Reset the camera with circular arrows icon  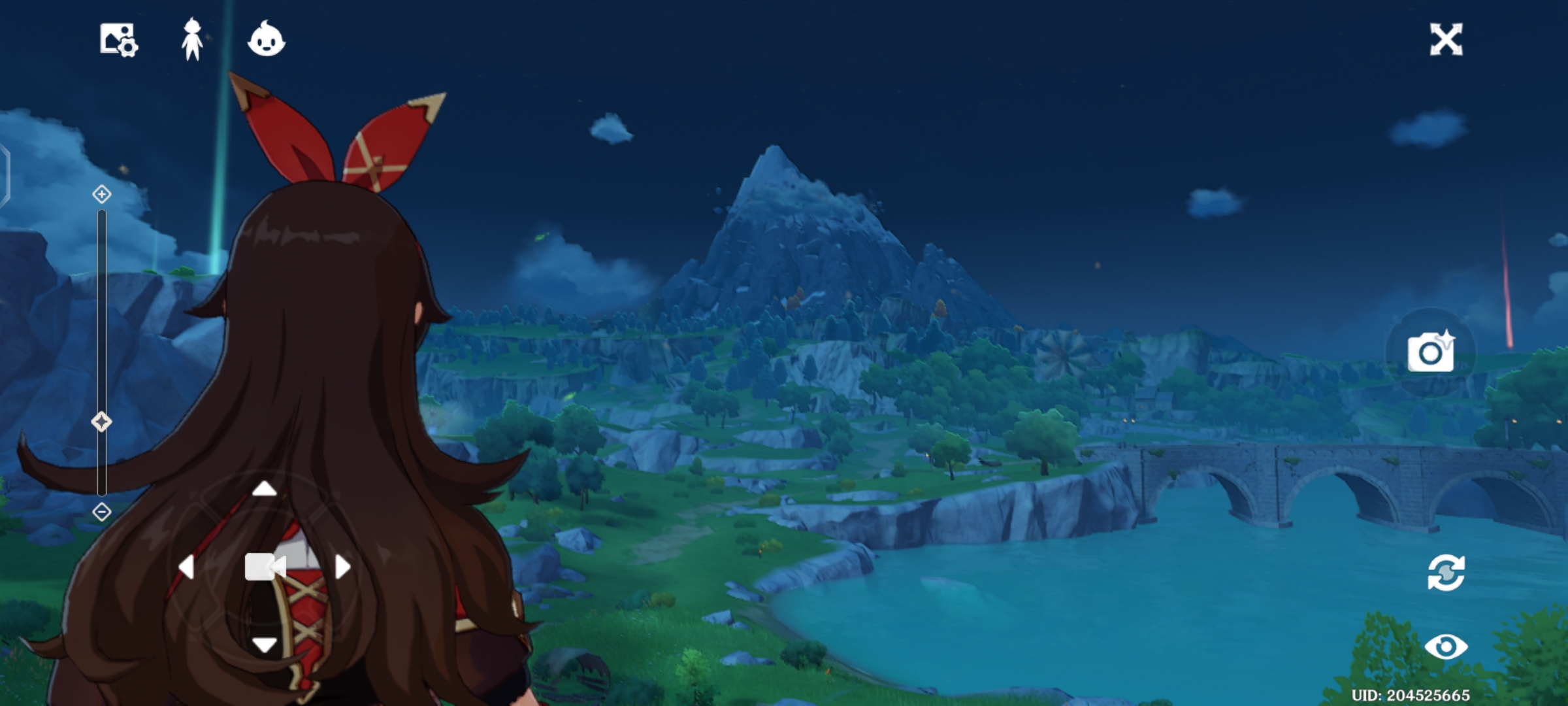(x=1446, y=573)
